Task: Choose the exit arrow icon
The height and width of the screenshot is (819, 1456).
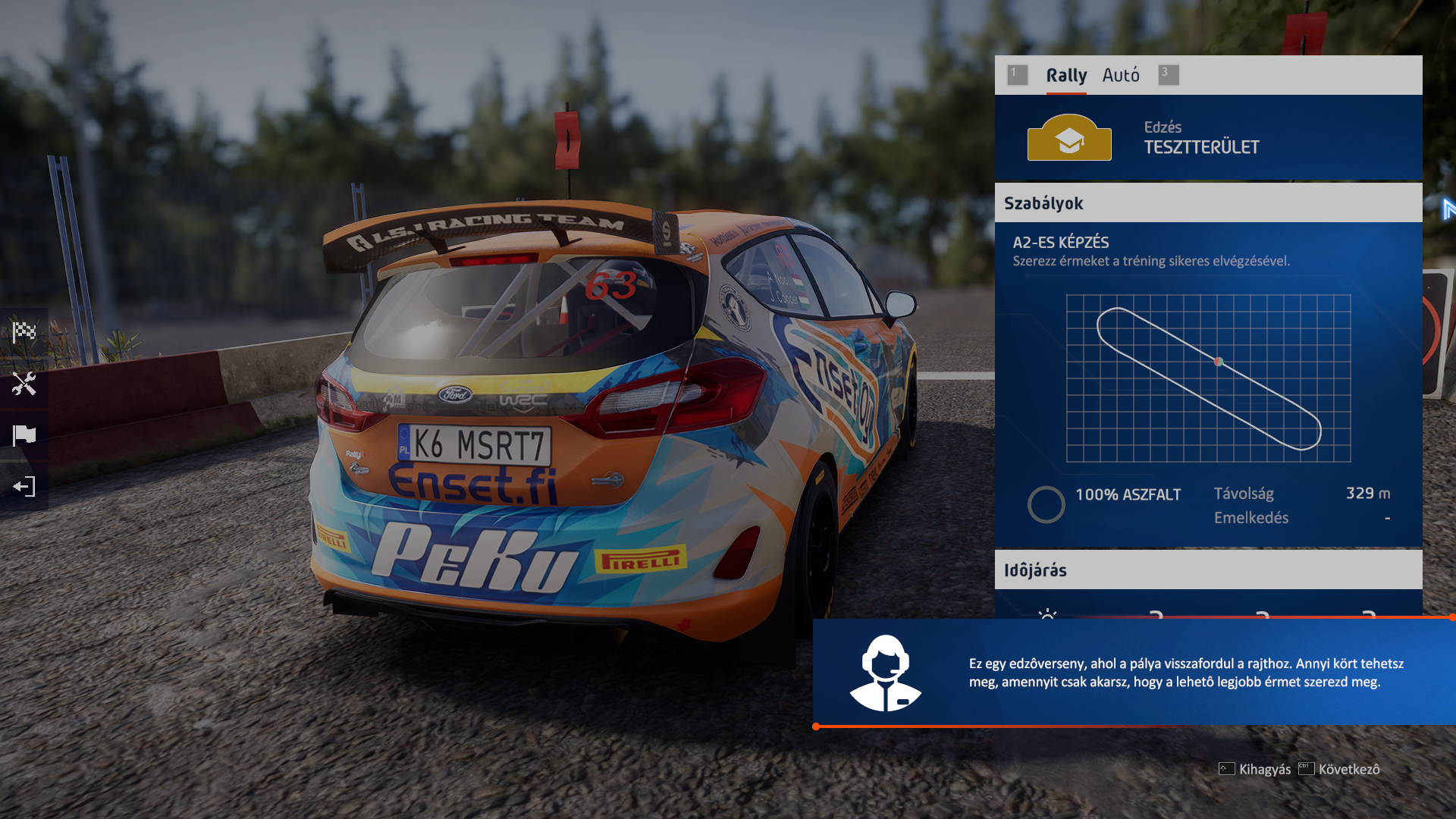Action: click(x=24, y=487)
